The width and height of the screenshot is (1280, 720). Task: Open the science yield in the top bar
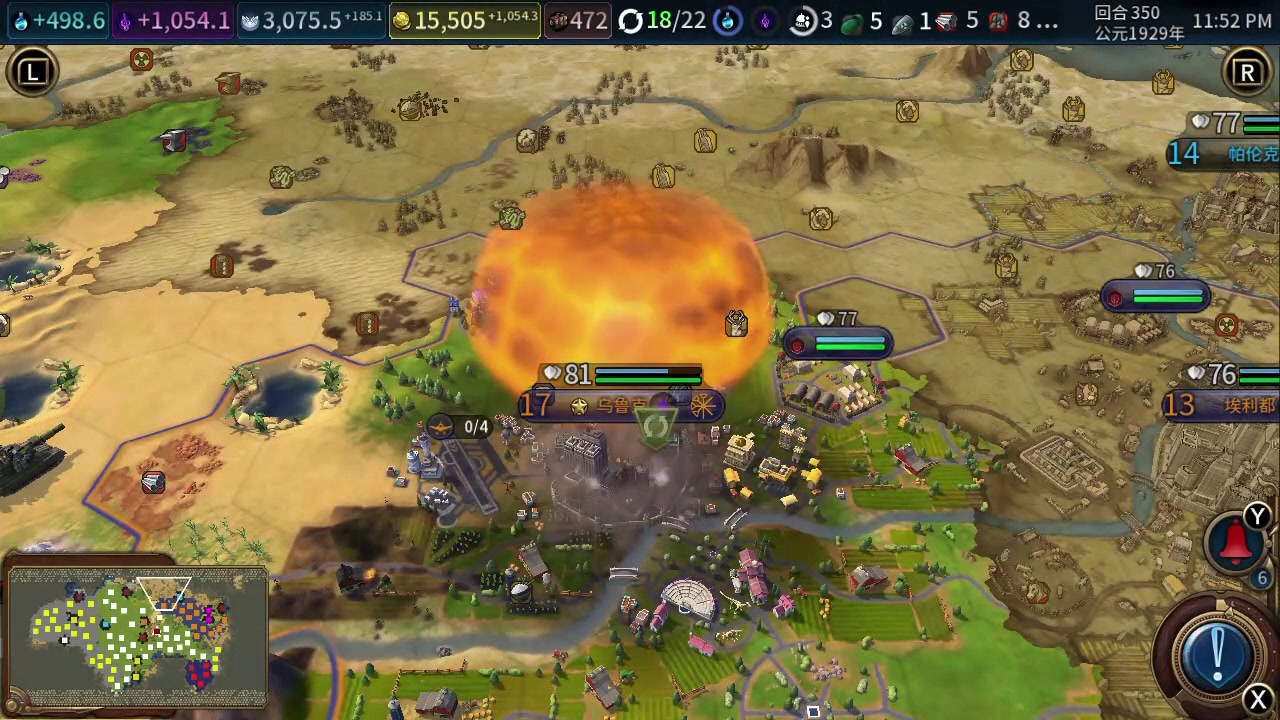59,21
